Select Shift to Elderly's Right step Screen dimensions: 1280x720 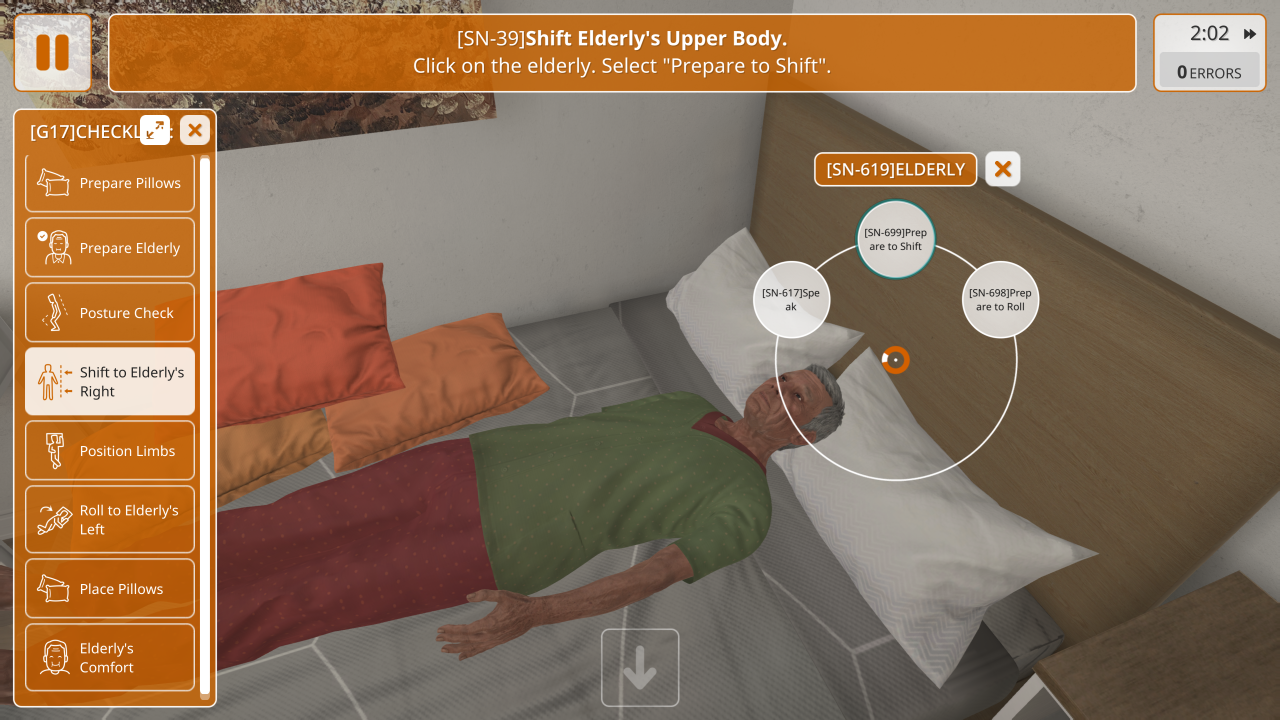[x=110, y=382]
